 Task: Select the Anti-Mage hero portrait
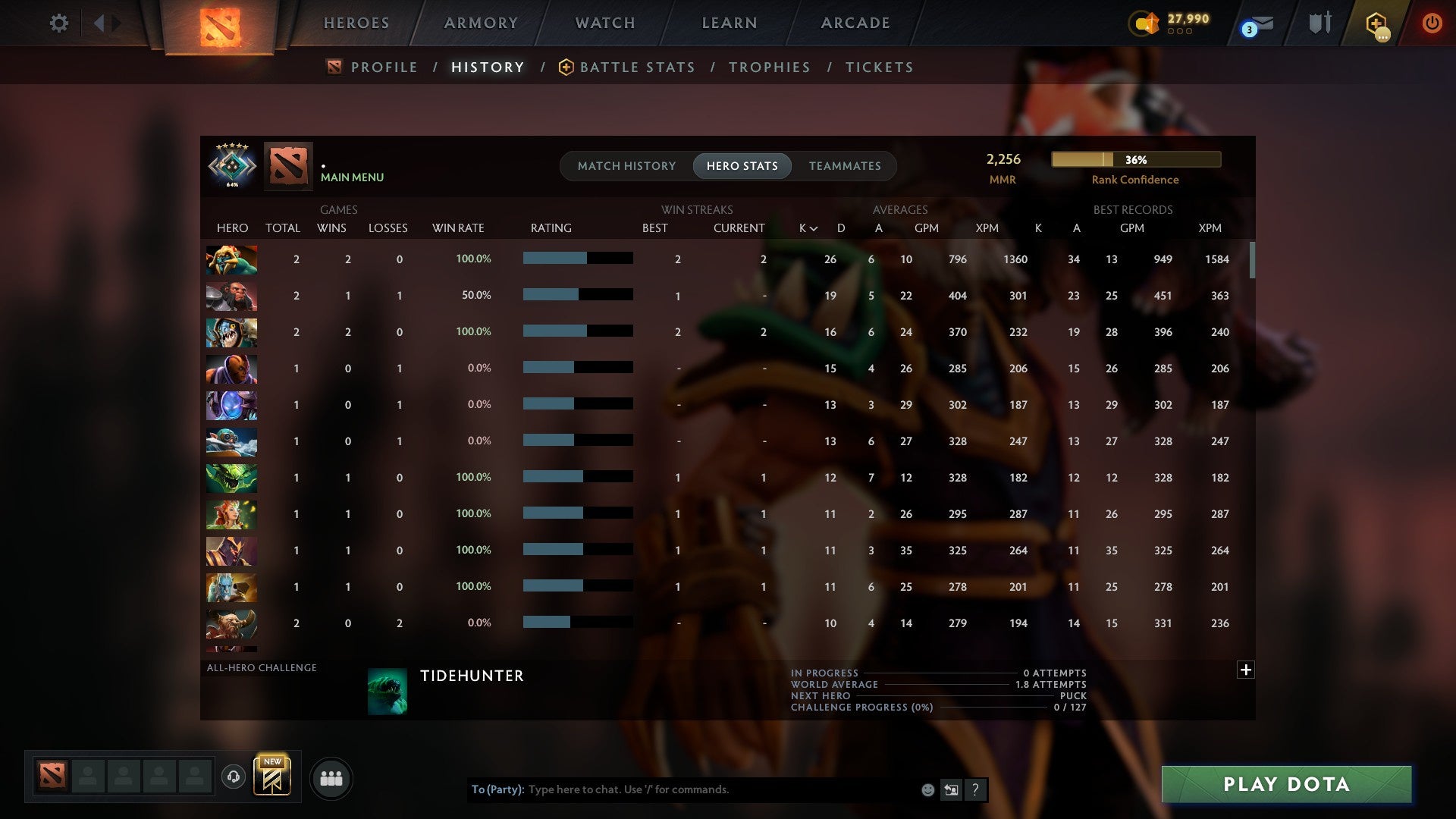point(231,369)
